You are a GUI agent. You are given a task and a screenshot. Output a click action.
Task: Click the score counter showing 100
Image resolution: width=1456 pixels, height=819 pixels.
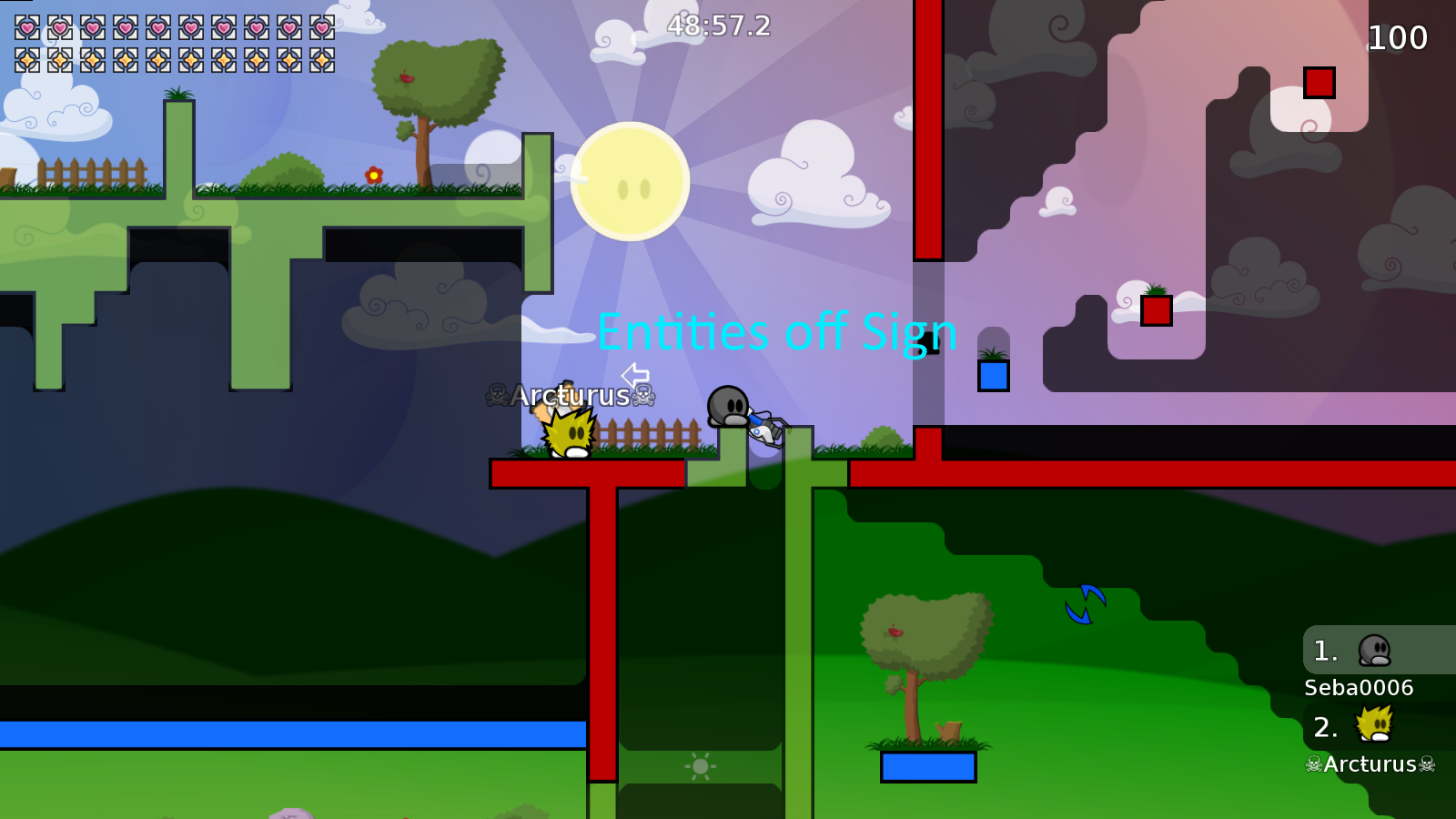coord(1399,38)
